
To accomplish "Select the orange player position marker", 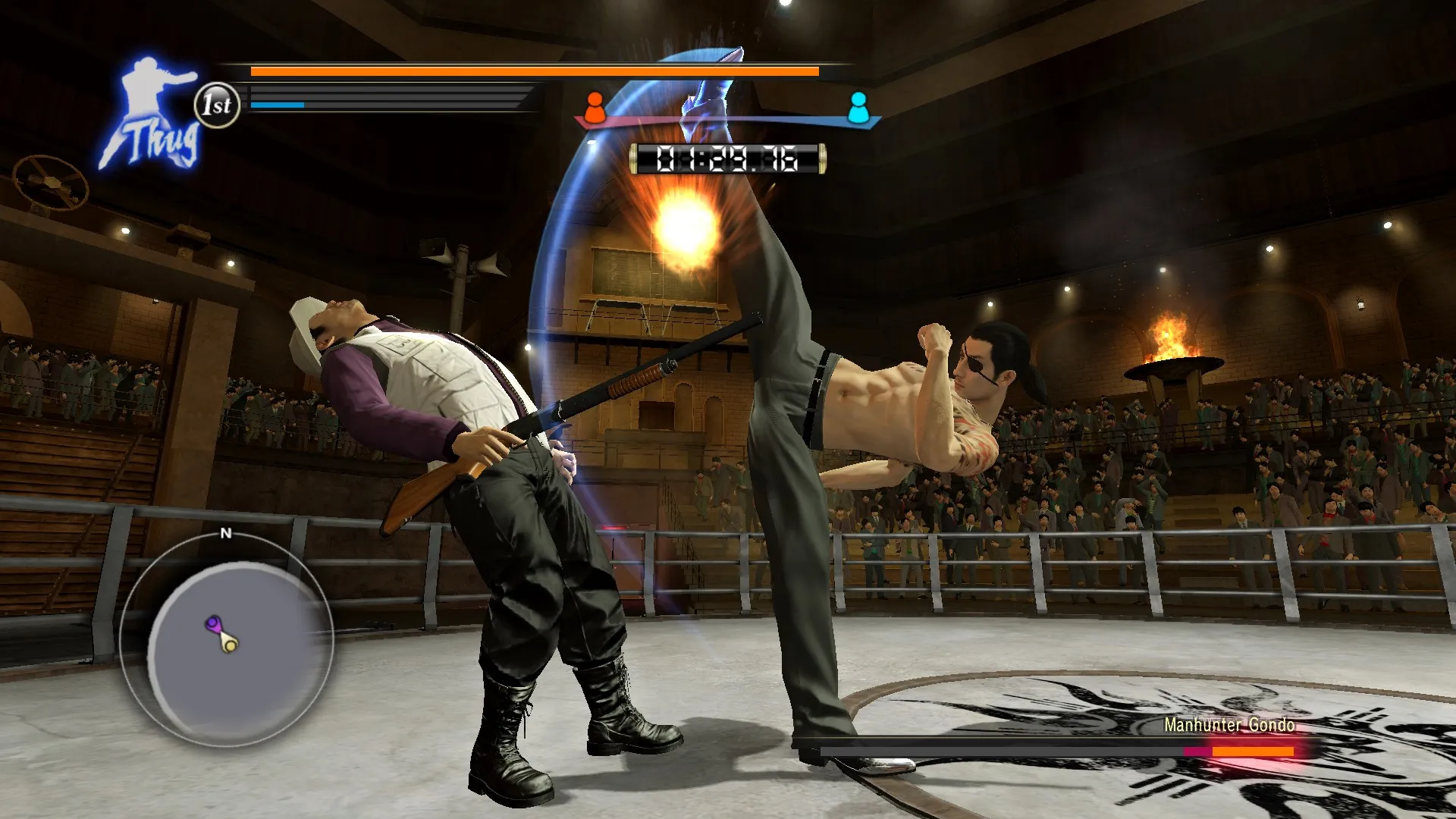I will [594, 108].
